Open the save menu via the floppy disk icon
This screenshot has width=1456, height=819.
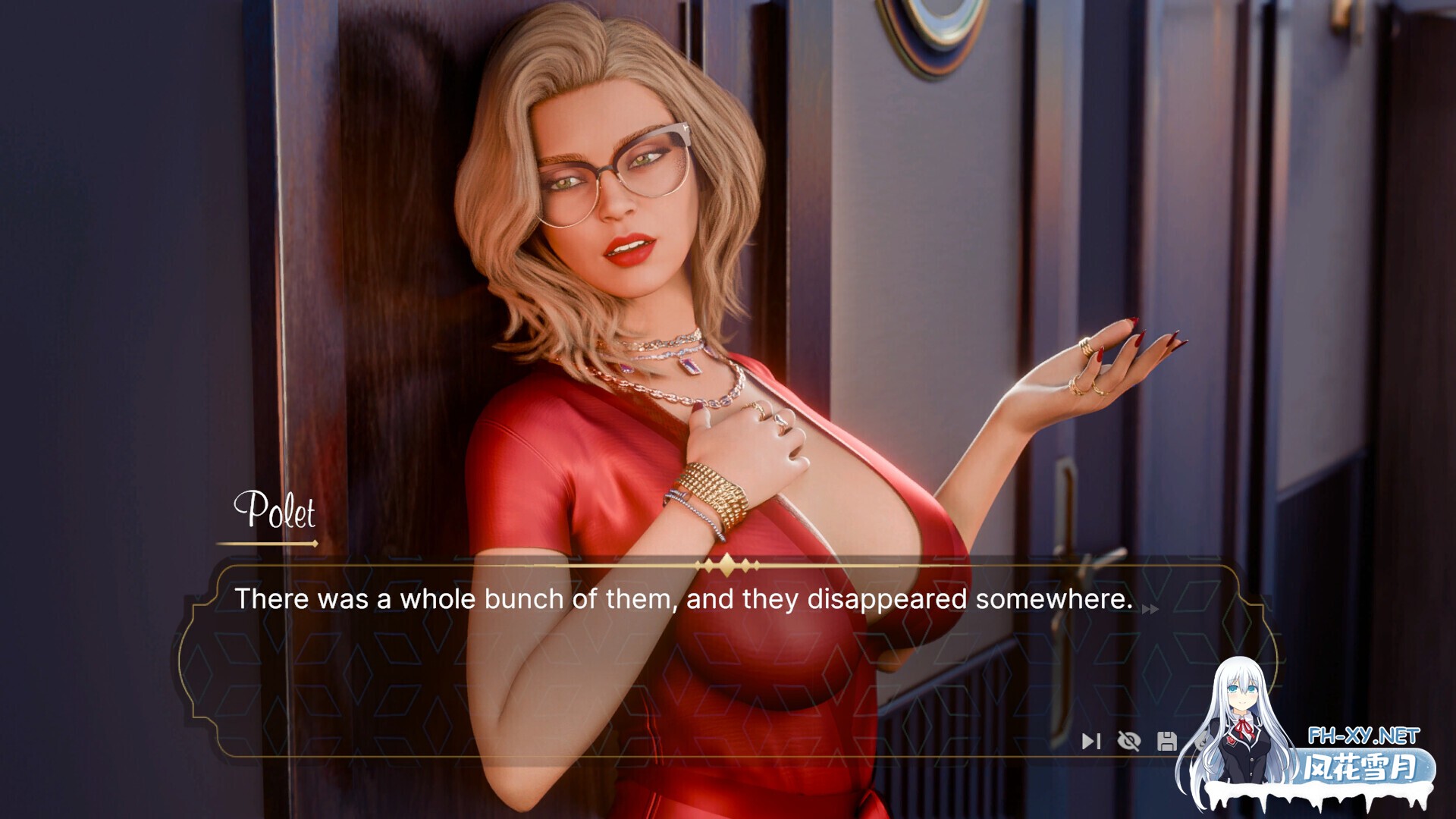click(1167, 741)
